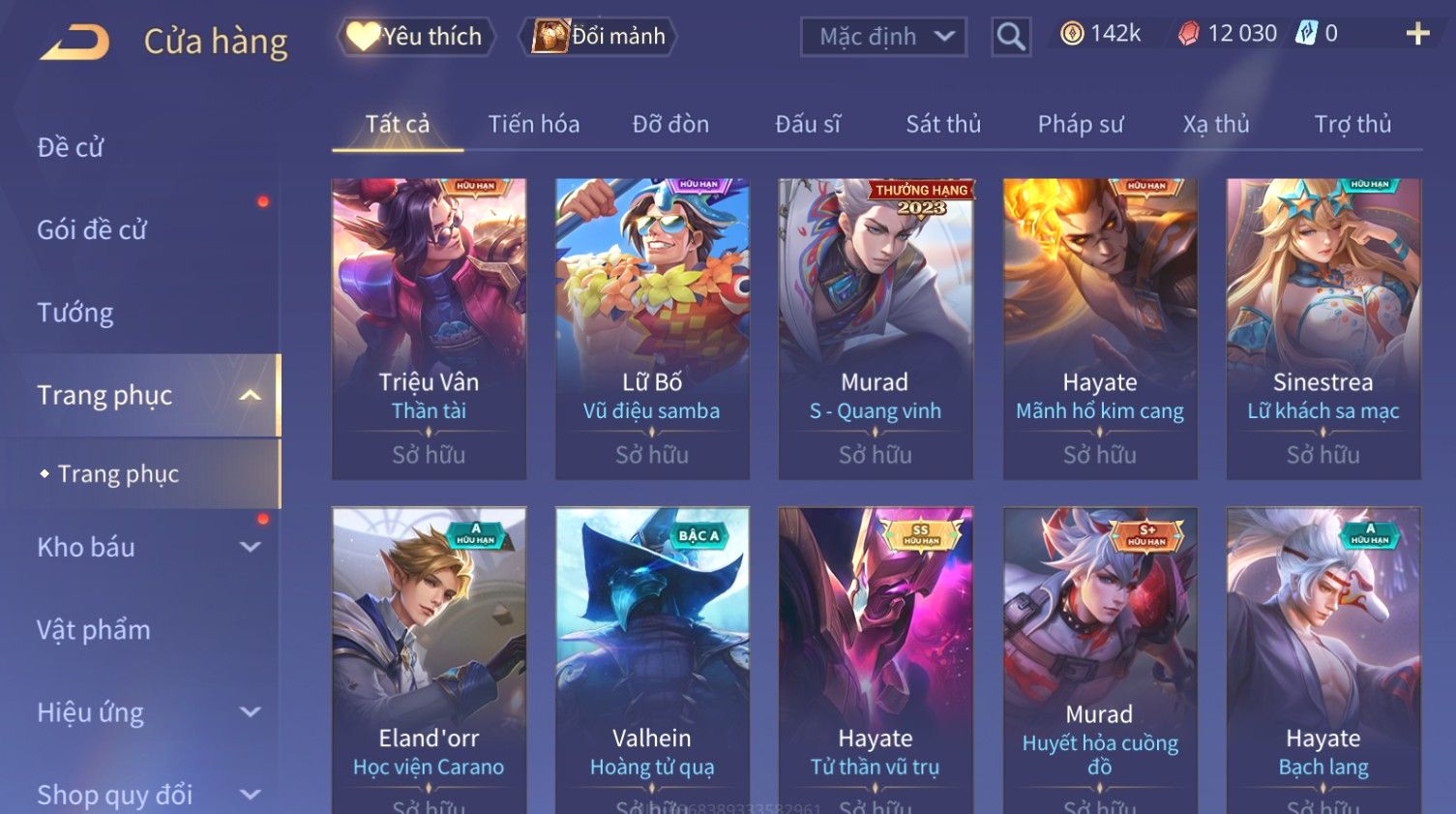Filter skins by Sát thủ
This screenshot has width=1456, height=814.
click(942, 125)
